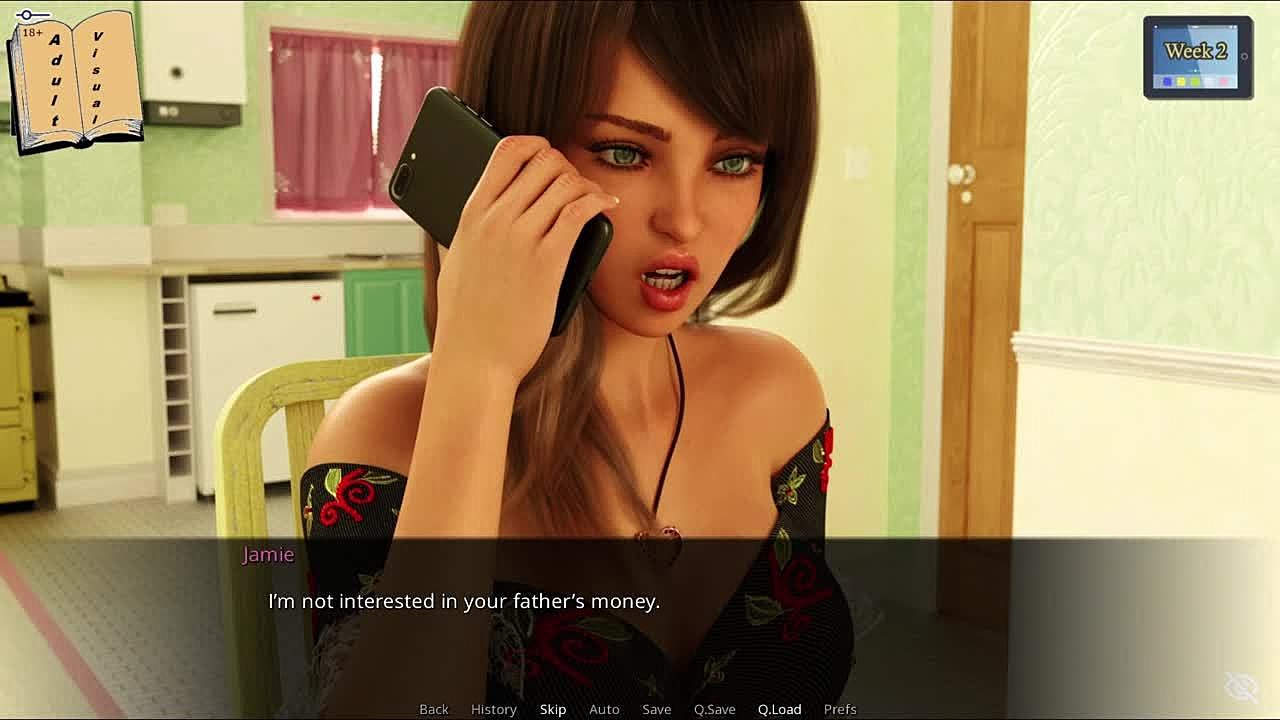Quick save with Q.Save
This screenshot has width=1280, height=720.
[714, 709]
